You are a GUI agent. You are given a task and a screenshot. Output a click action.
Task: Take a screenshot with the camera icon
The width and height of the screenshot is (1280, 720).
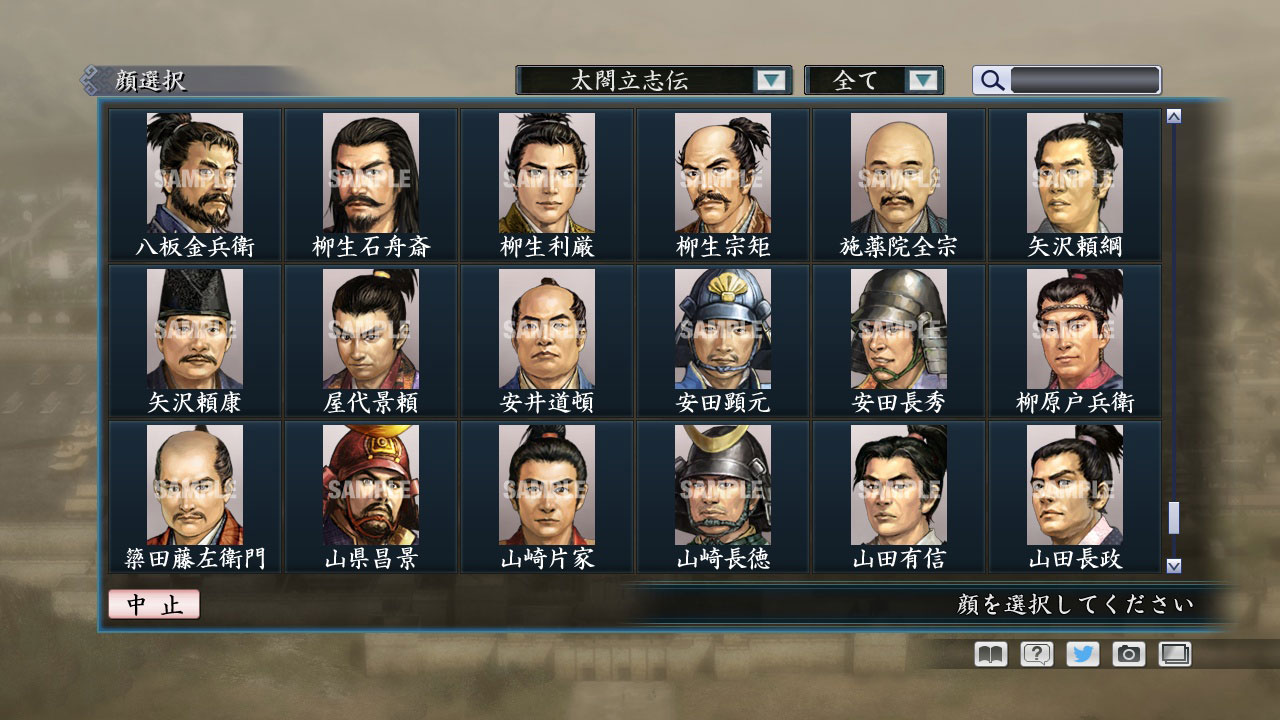point(1129,653)
